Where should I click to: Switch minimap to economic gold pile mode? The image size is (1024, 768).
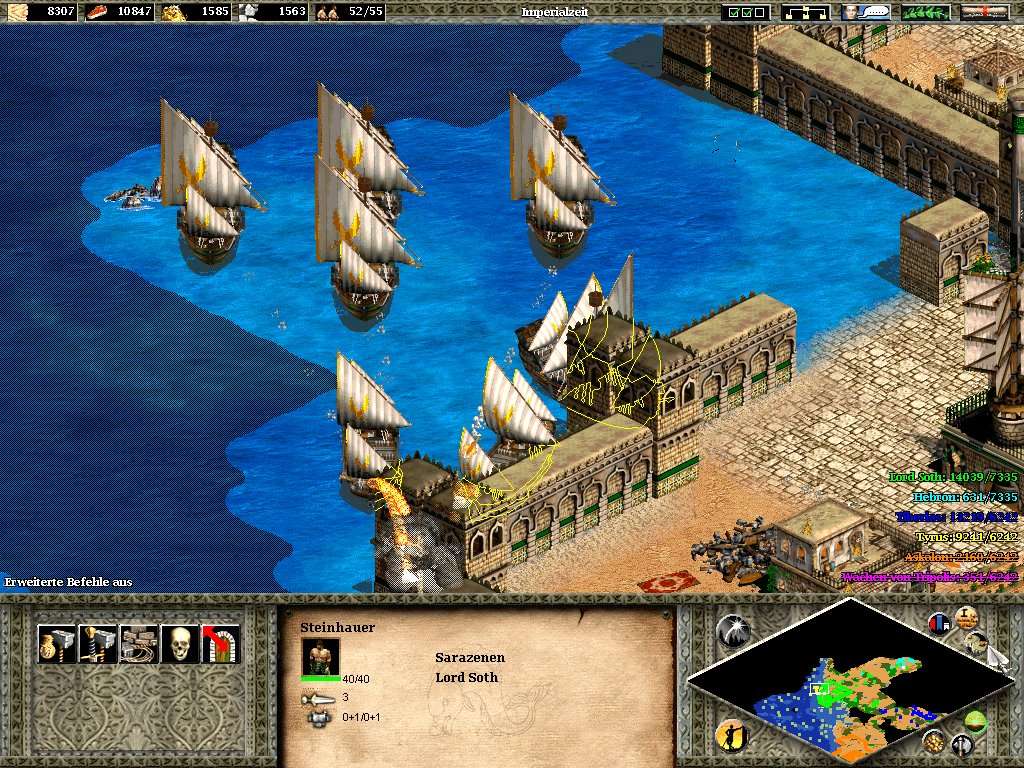tap(933, 741)
